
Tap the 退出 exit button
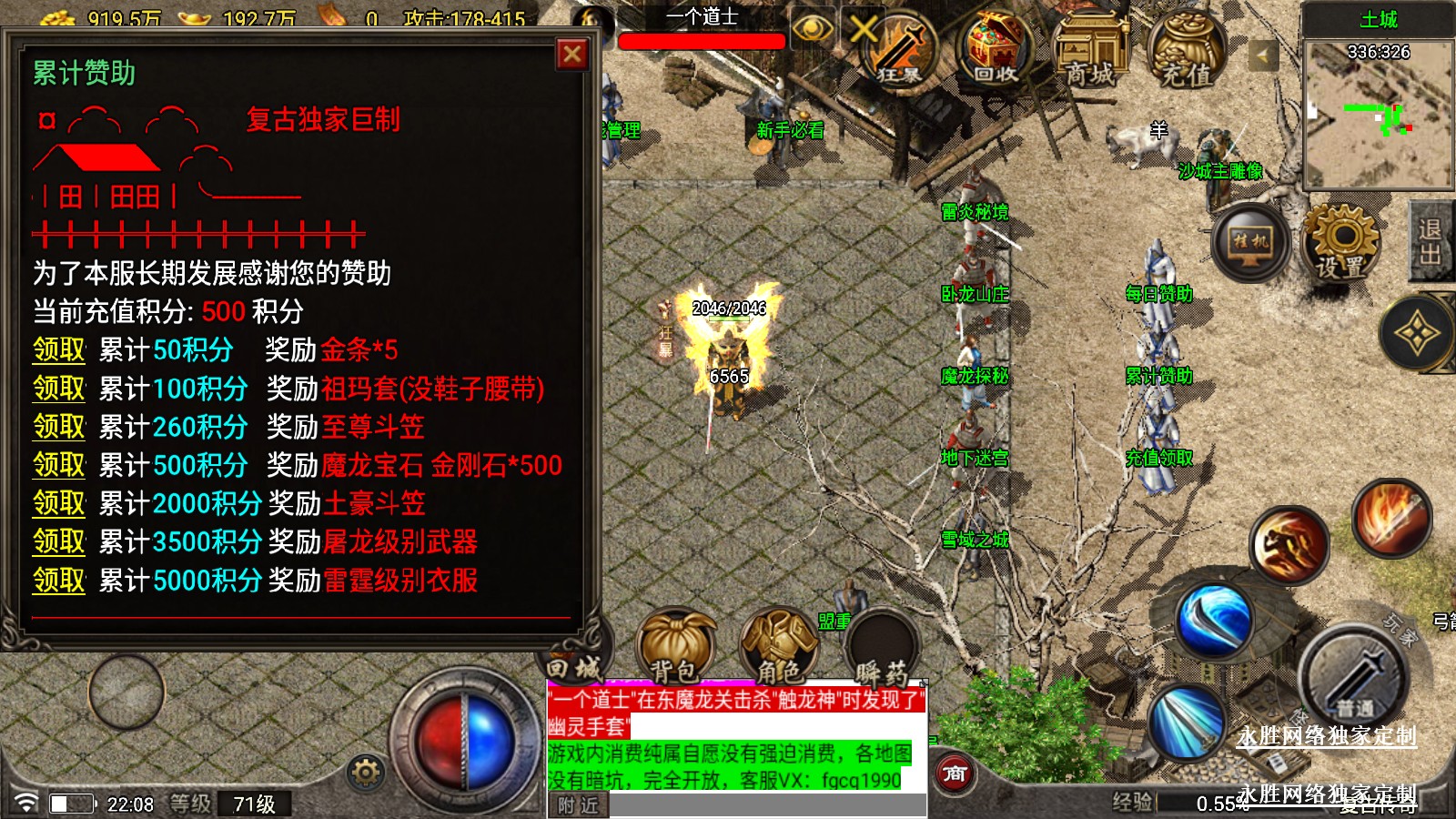pyautogui.click(x=1431, y=241)
